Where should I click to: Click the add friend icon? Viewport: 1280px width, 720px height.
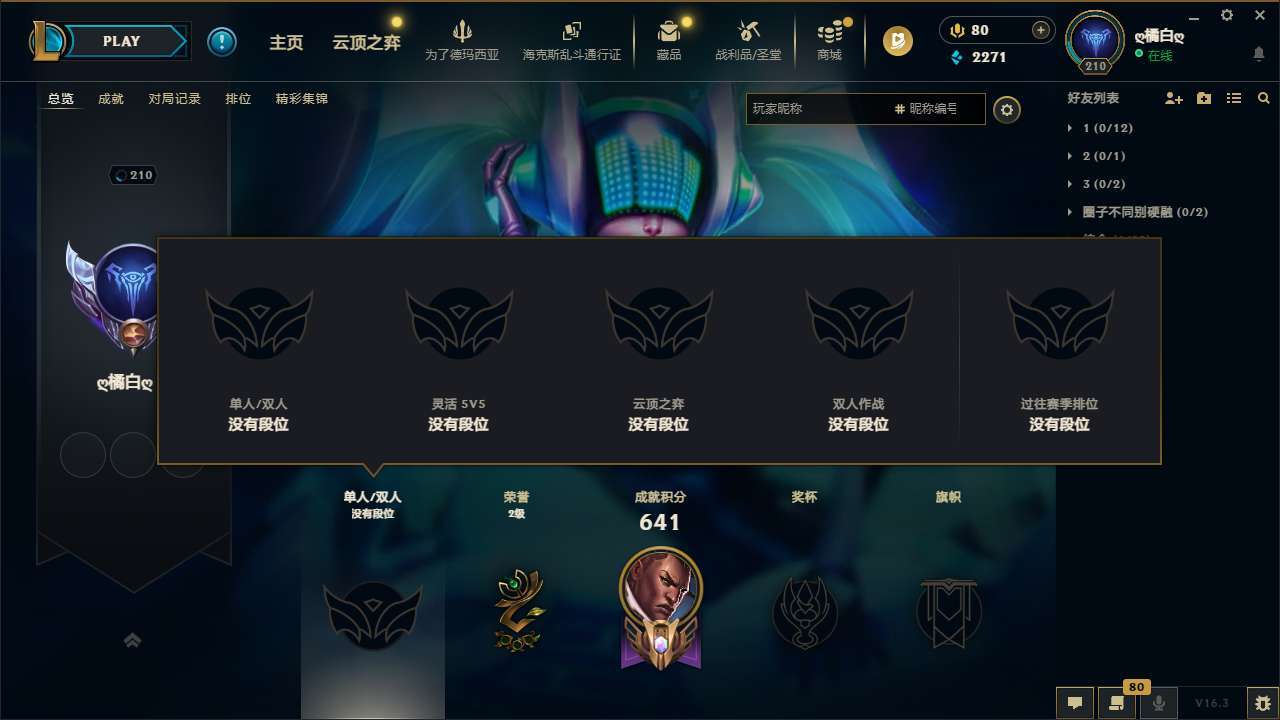click(x=1172, y=98)
